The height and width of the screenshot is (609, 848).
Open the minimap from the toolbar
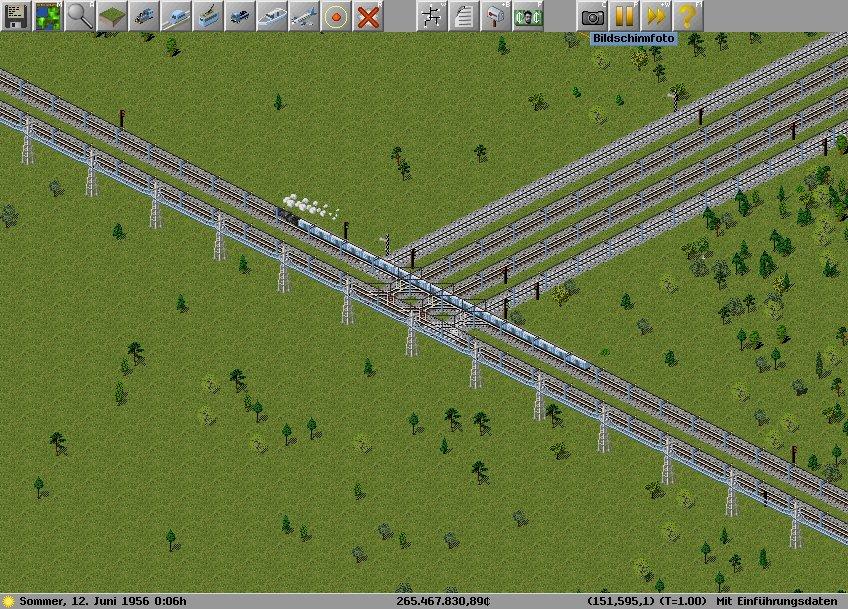(x=48, y=16)
